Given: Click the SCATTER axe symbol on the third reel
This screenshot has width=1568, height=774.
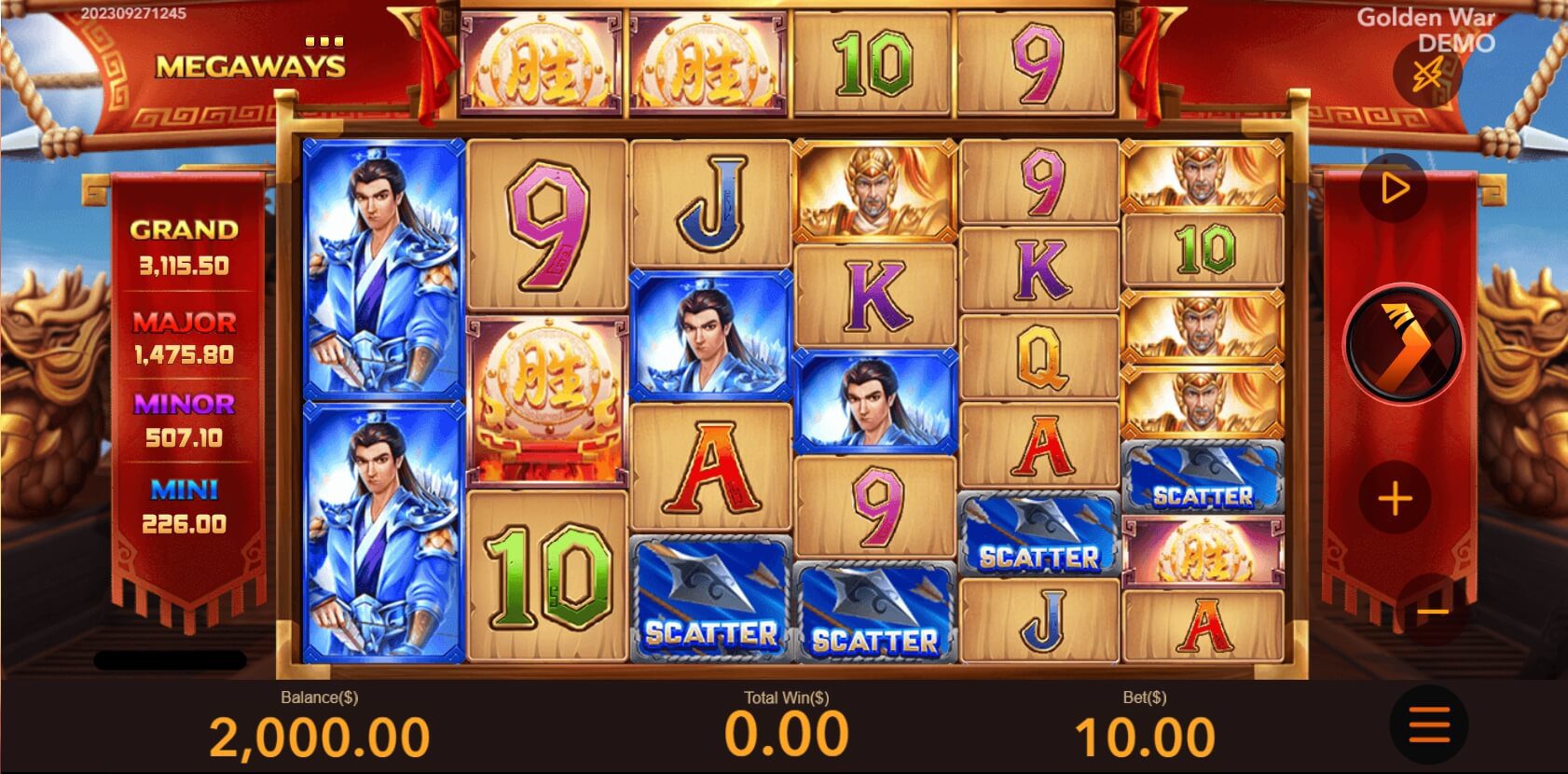Looking at the screenshot, I should (708, 597).
